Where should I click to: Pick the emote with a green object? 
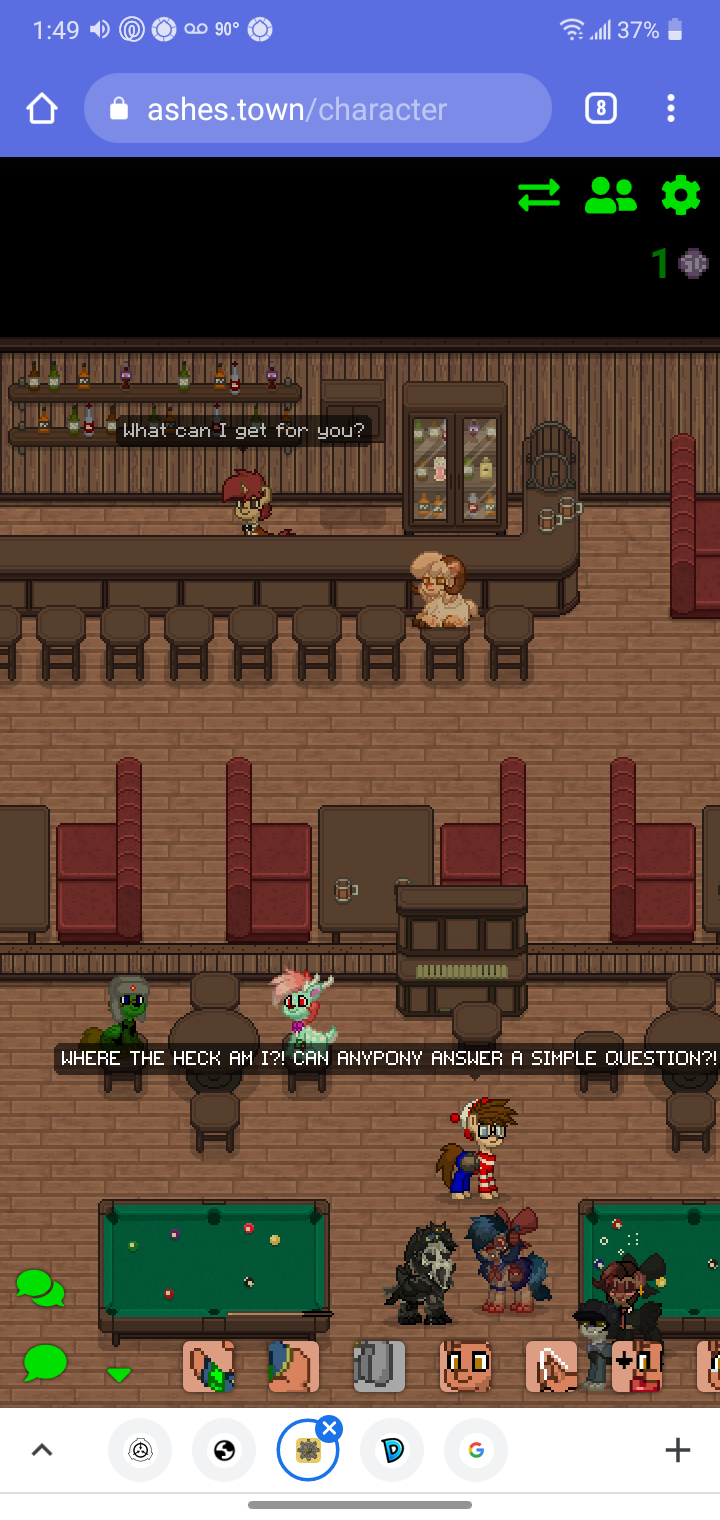pos(208,1366)
